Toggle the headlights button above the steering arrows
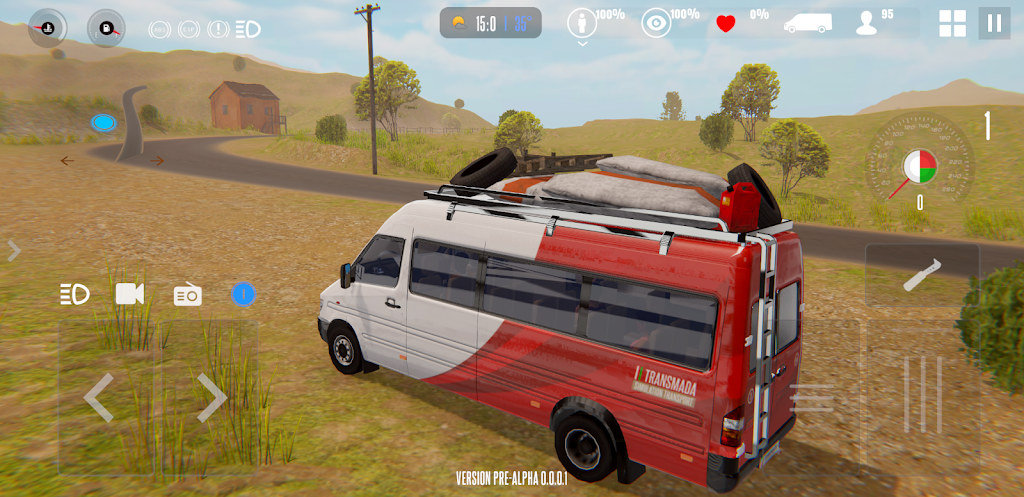1024x497 pixels. [75, 294]
